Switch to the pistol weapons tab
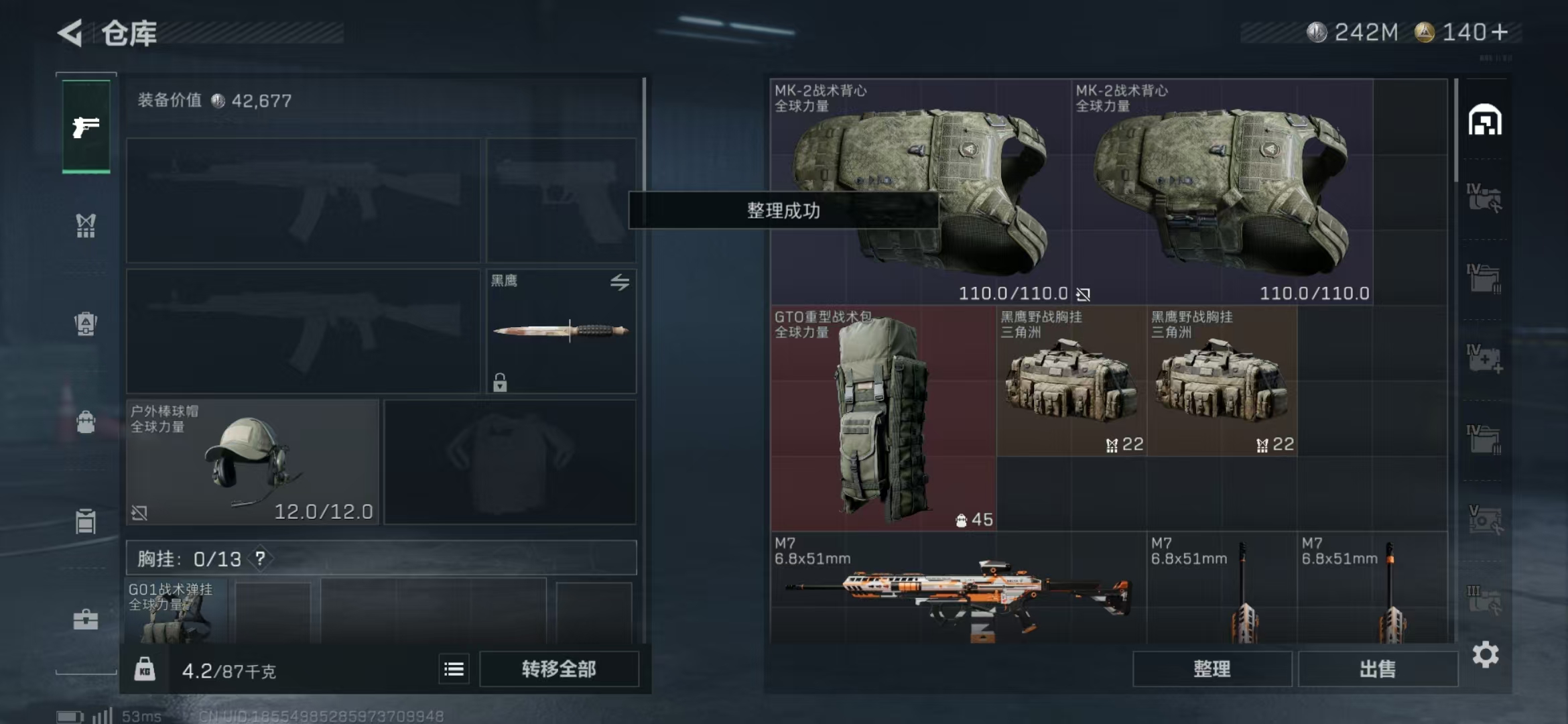Viewport: 1568px width, 724px height. [86, 126]
